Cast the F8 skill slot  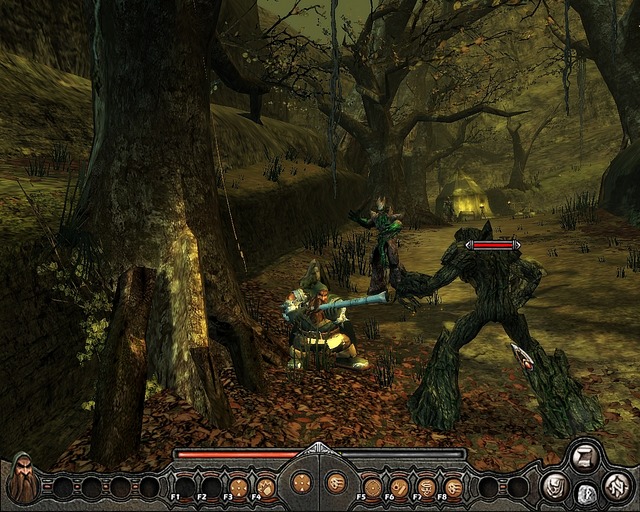(454, 487)
